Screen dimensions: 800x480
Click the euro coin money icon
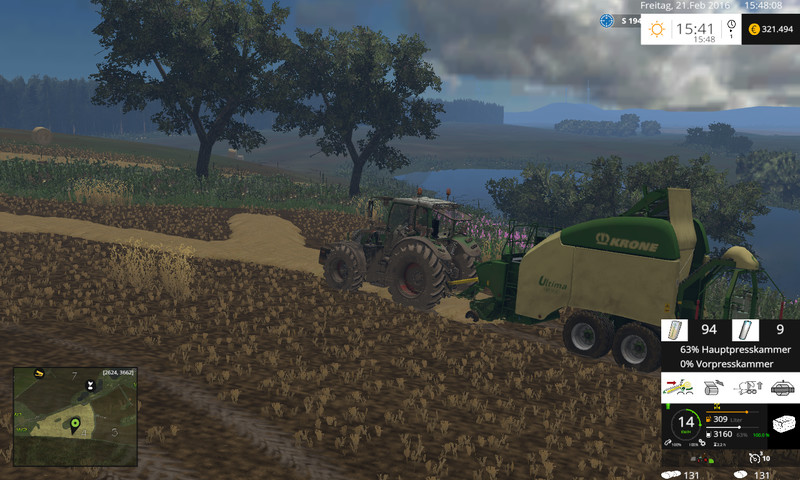point(753,30)
